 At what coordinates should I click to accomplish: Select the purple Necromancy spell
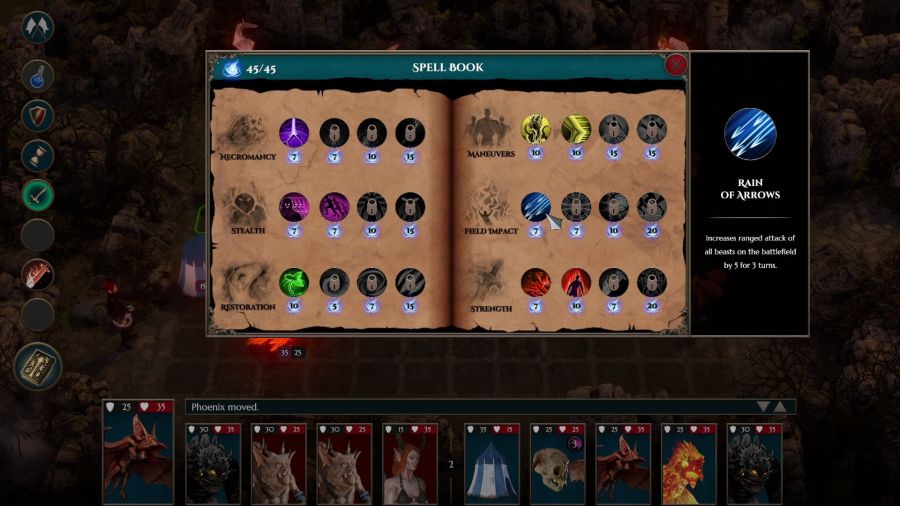point(294,132)
